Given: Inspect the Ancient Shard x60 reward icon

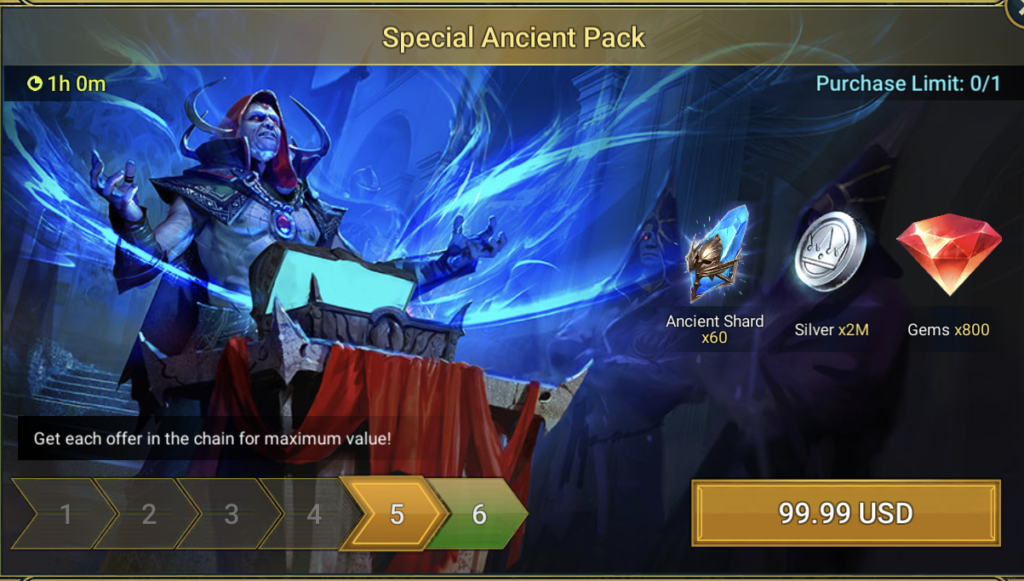Looking at the screenshot, I should point(715,254).
